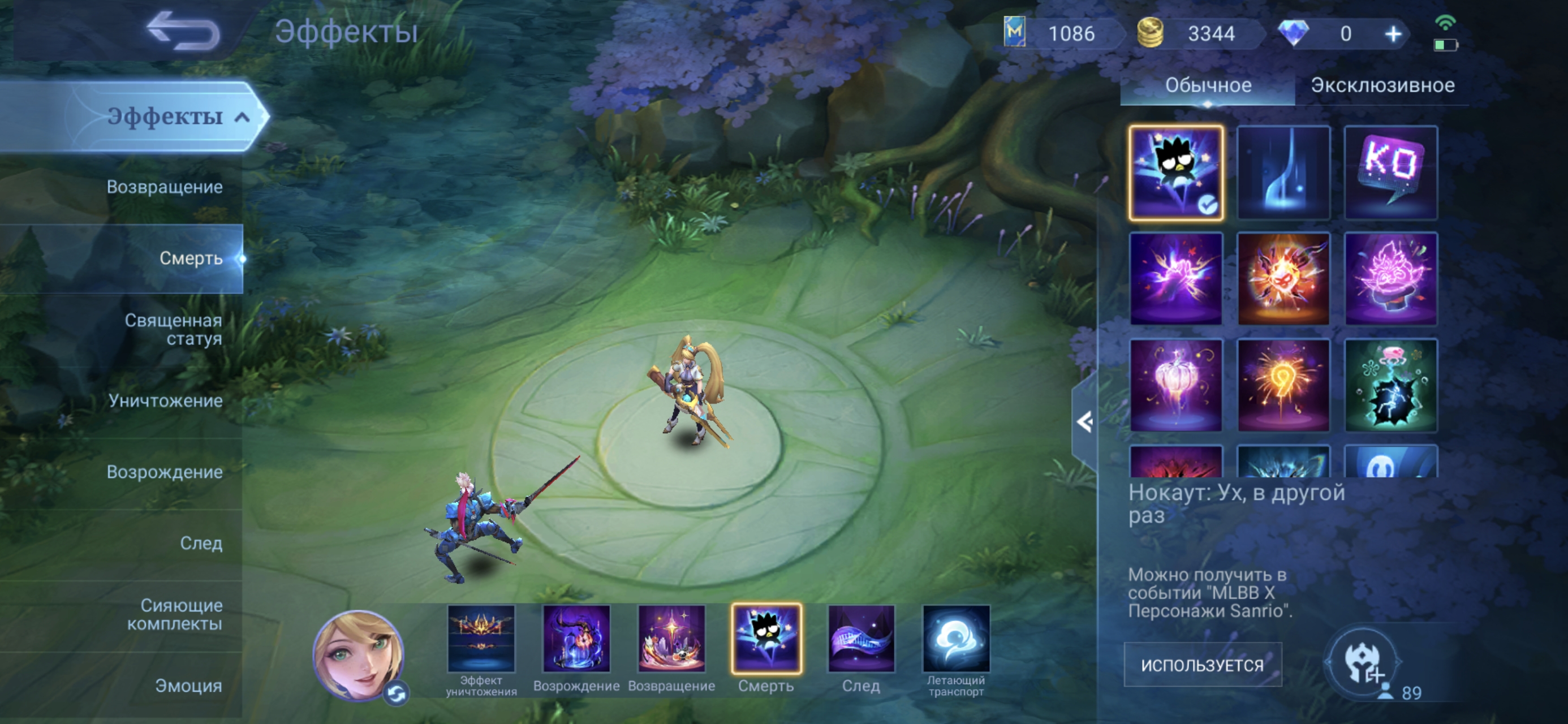Select the Летающий транспорт slot
Image resolution: width=1568 pixels, height=724 pixels.
pos(955,639)
